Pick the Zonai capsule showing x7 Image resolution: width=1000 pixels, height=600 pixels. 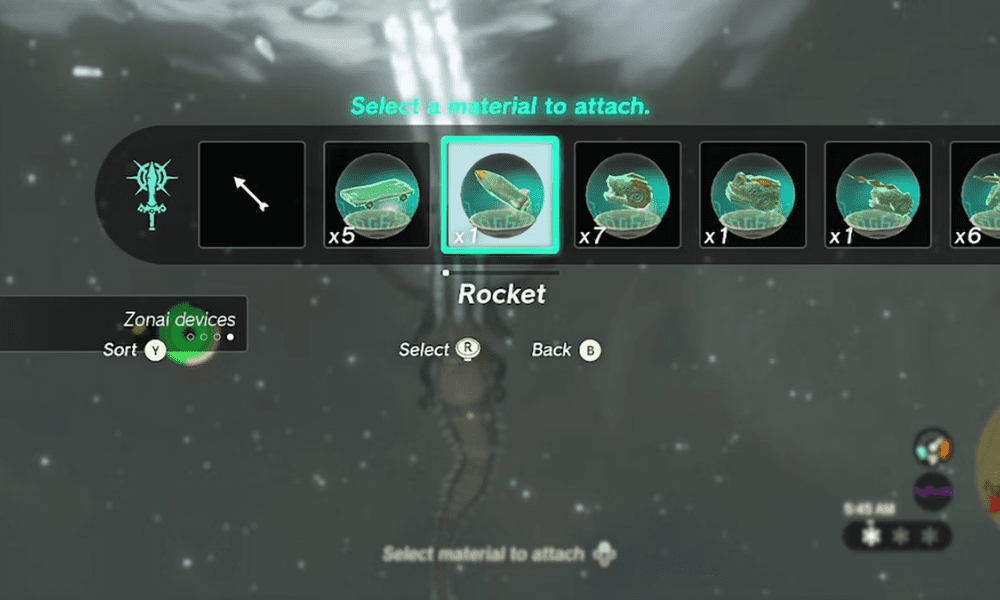point(627,195)
